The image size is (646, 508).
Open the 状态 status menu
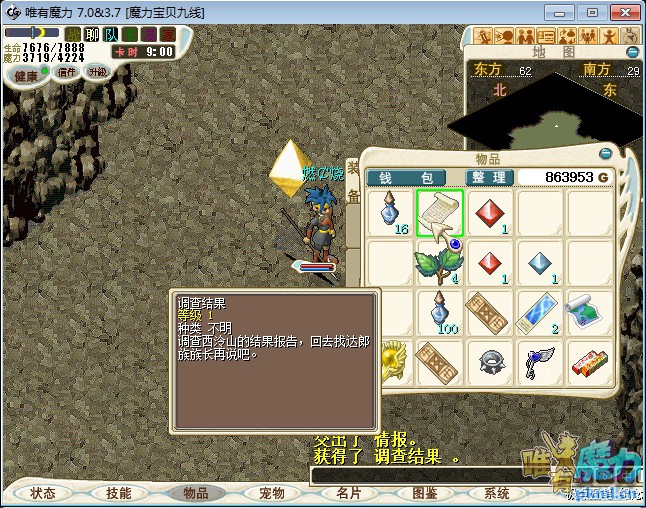[43, 493]
